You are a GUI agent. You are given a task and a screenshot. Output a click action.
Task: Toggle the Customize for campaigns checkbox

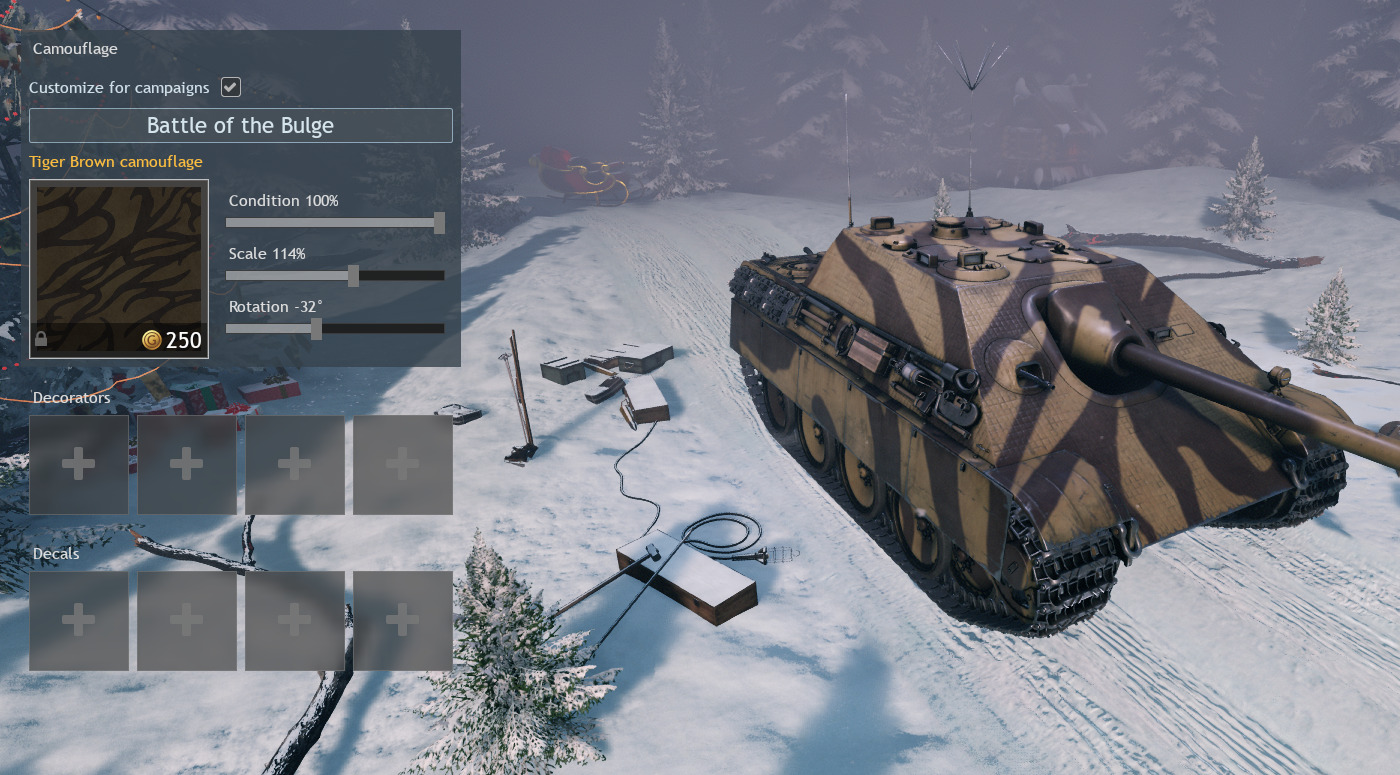tap(231, 87)
